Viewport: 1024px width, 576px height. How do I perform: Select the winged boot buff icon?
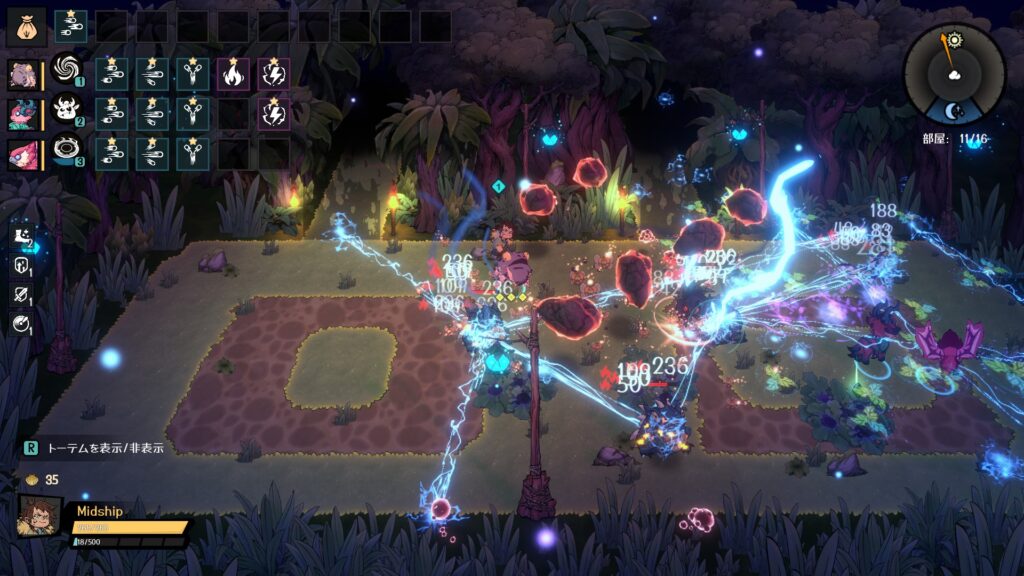tap(21, 237)
